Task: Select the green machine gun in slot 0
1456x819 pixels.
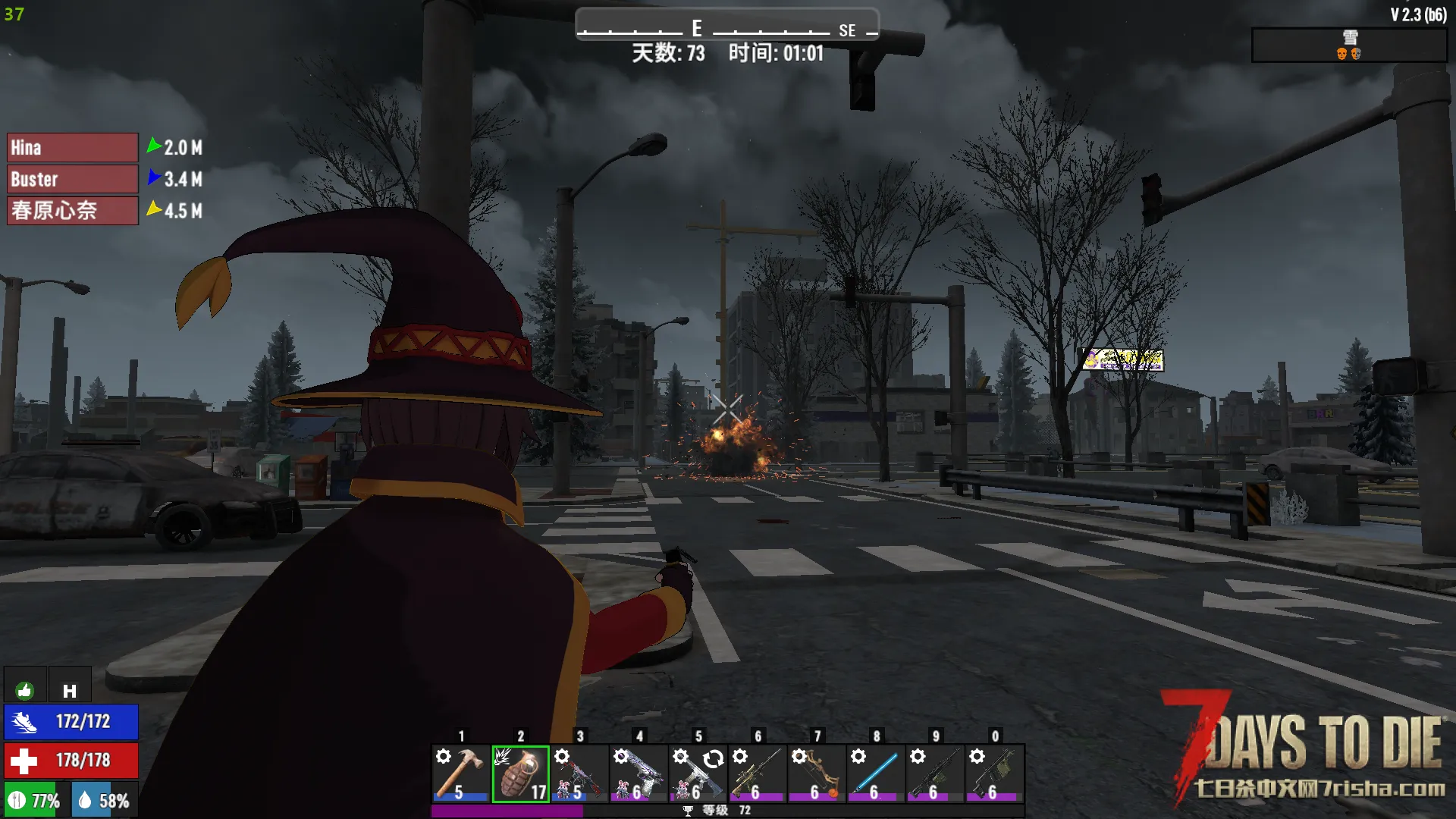Action: pos(994,773)
